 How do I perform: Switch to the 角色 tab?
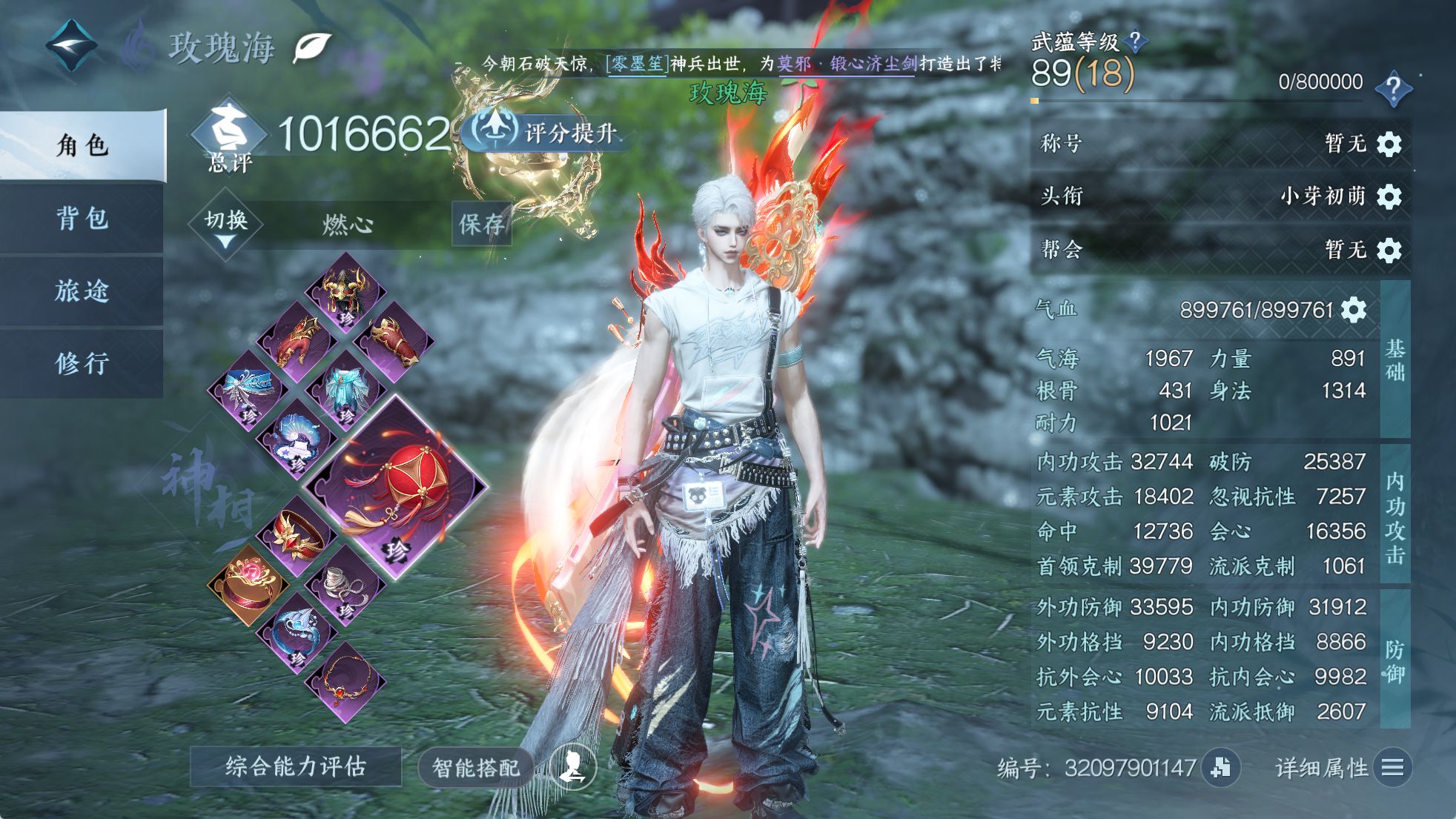(82, 145)
